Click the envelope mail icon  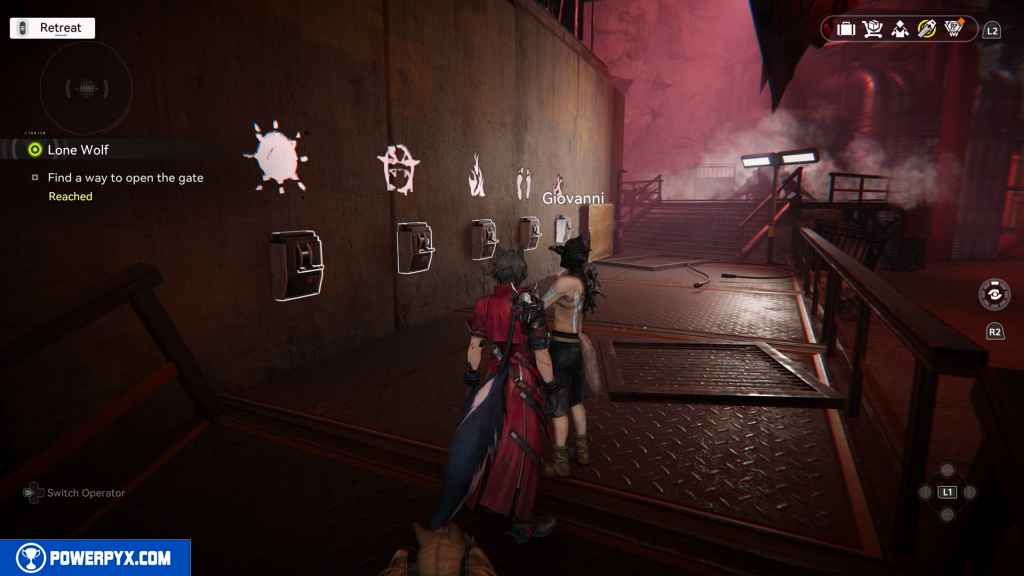(x=900, y=29)
